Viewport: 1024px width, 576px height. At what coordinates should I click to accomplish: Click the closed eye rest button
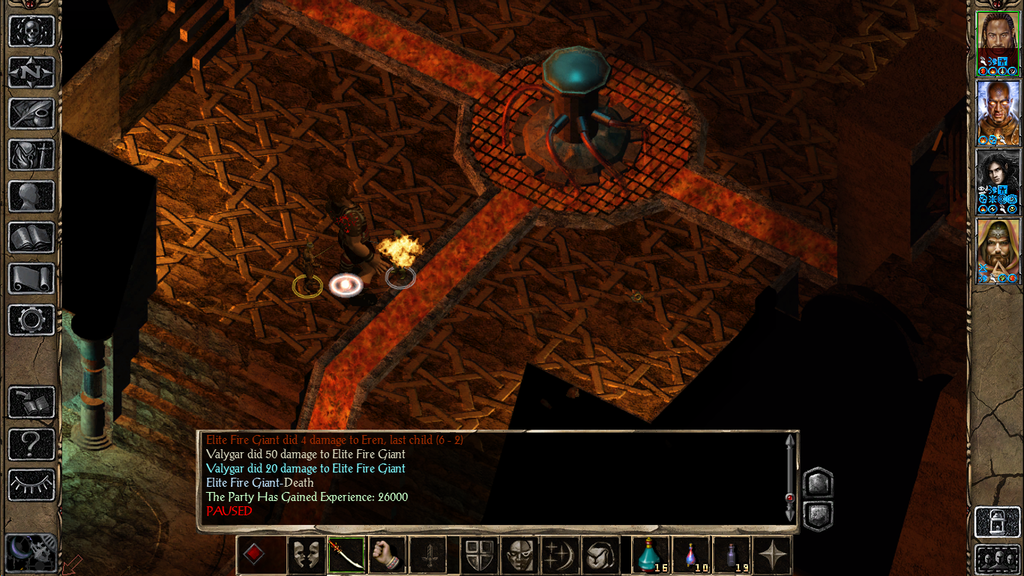[x=31, y=485]
